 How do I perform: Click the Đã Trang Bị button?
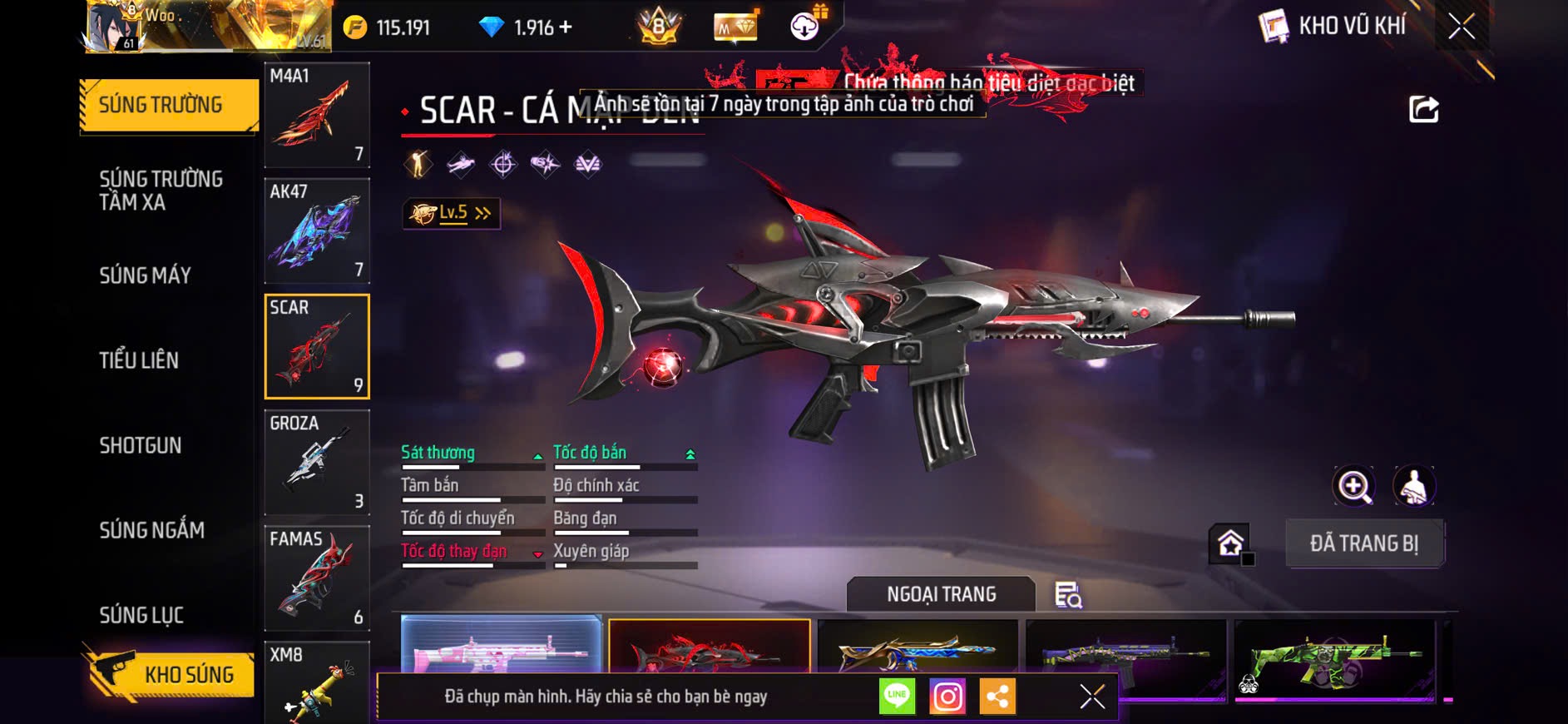click(1364, 543)
